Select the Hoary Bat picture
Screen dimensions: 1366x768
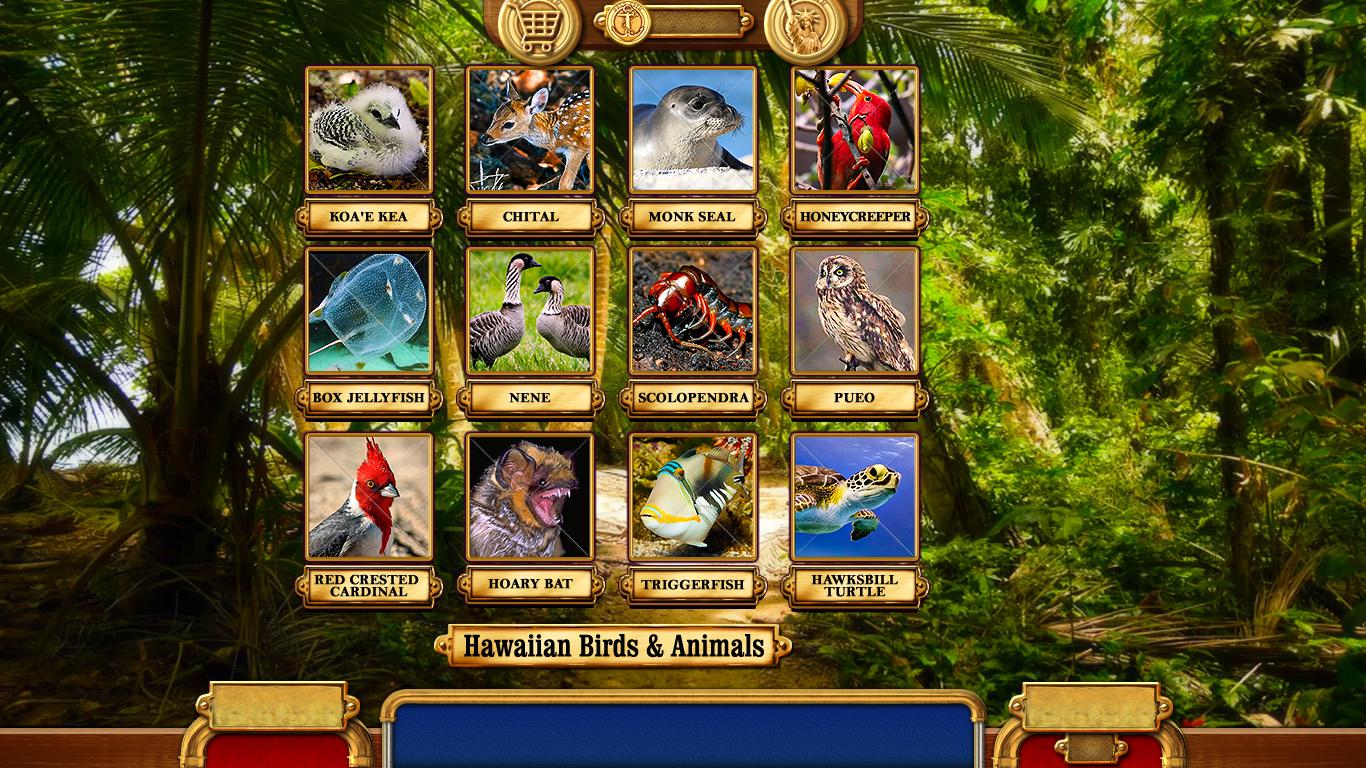pos(530,496)
